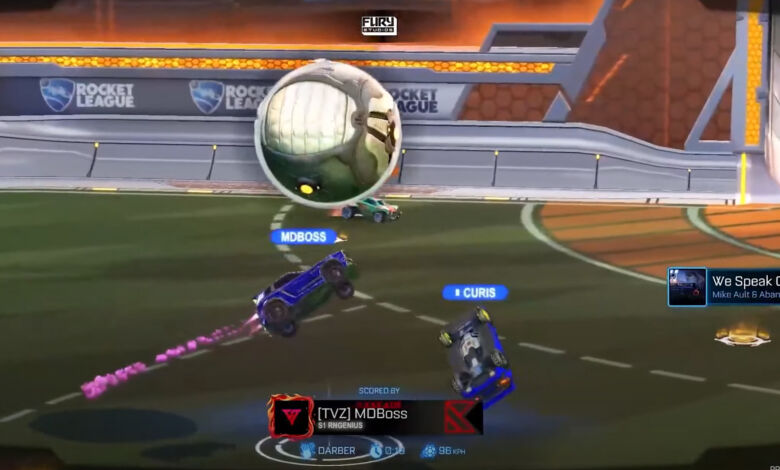Click the Fury Studios watermark logo
The image size is (780, 470).
(379, 26)
